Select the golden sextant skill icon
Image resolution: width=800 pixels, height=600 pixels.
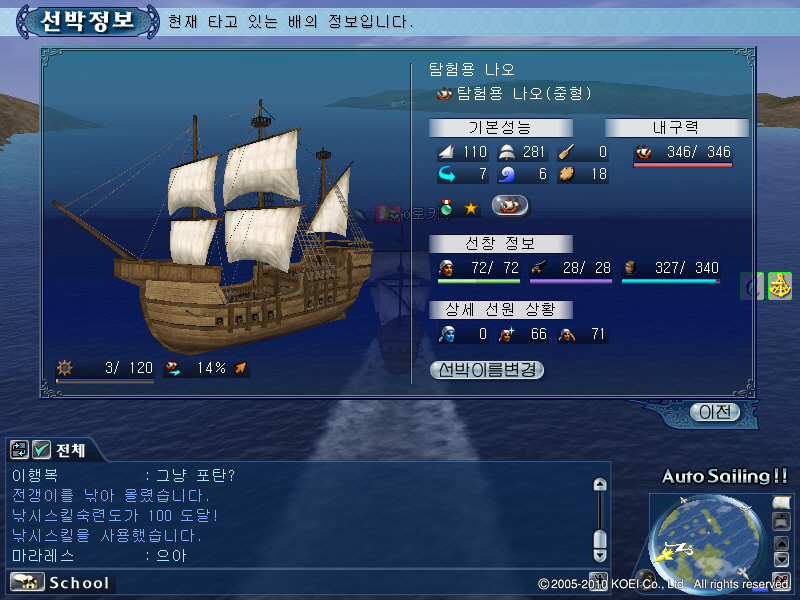pyautogui.click(x=779, y=286)
